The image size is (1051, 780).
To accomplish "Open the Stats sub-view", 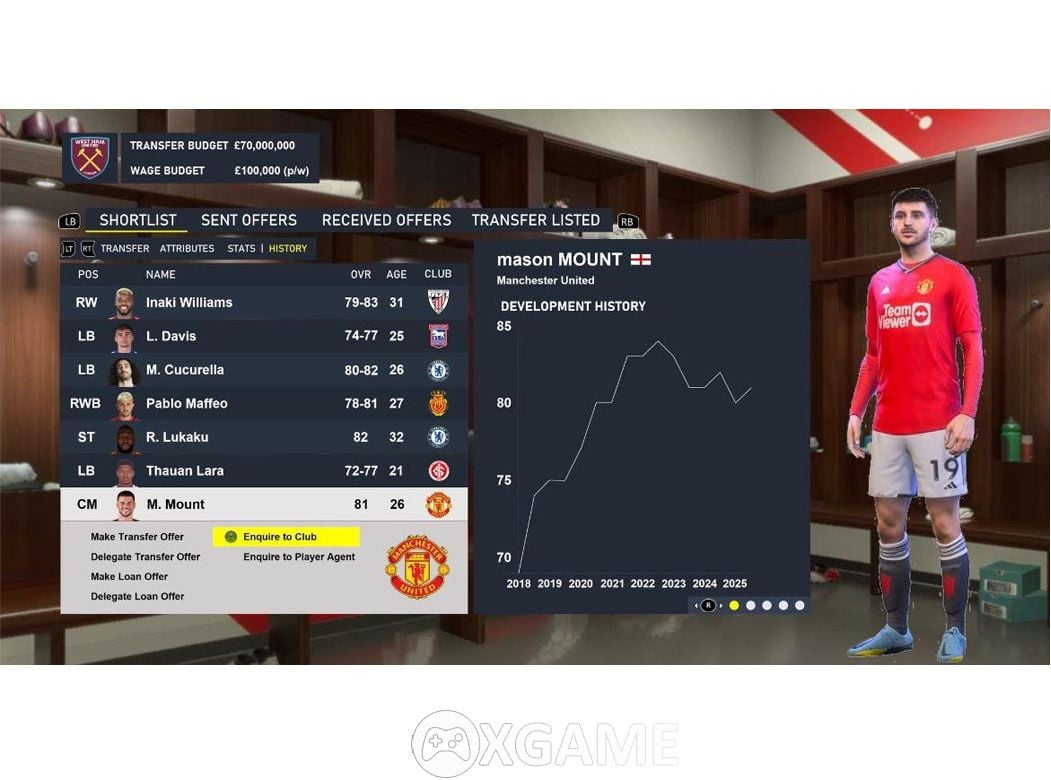I will pyautogui.click(x=241, y=248).
